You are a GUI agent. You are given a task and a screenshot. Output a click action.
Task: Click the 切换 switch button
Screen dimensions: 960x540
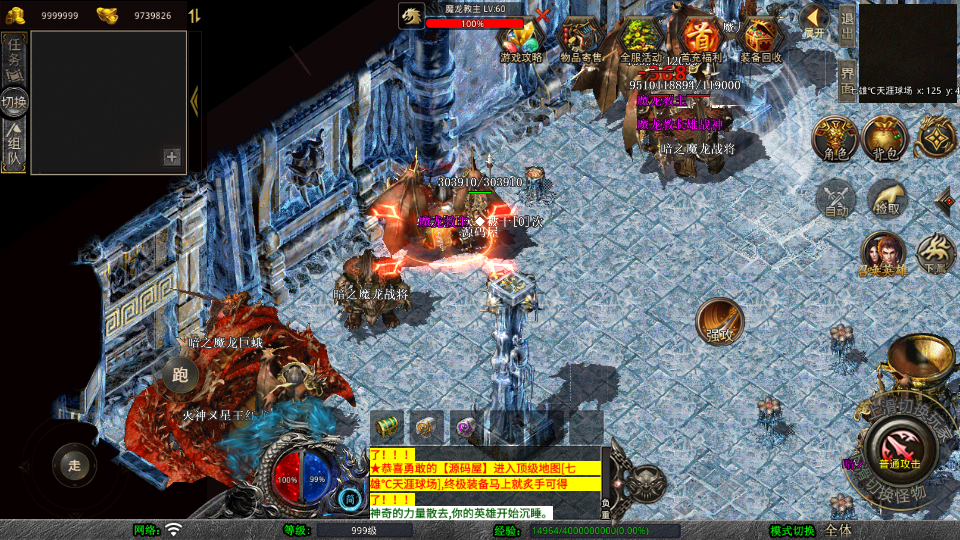tap(15, 101)
